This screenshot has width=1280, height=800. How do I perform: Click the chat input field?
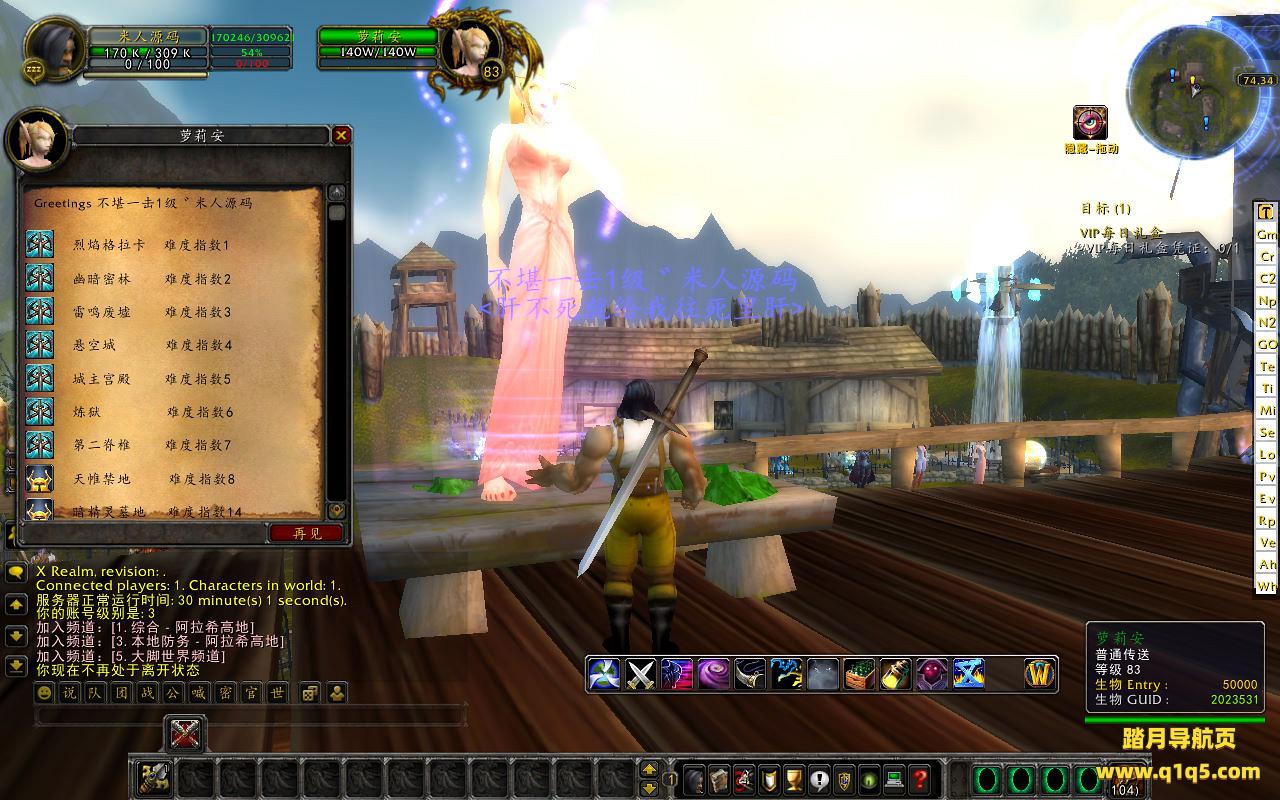pyautogui.click(x=250, y=716)
